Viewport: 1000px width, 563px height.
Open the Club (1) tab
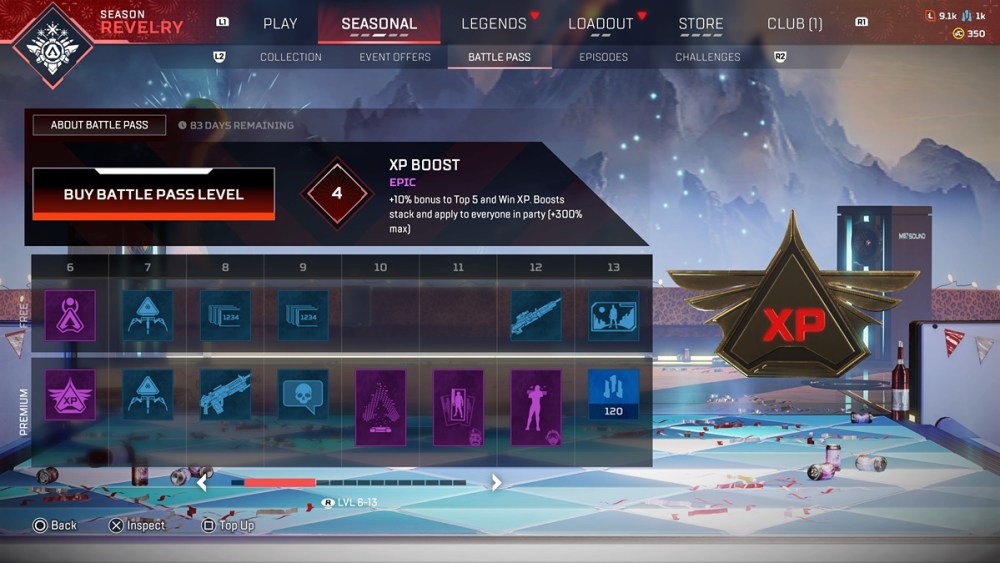(795, 24)
